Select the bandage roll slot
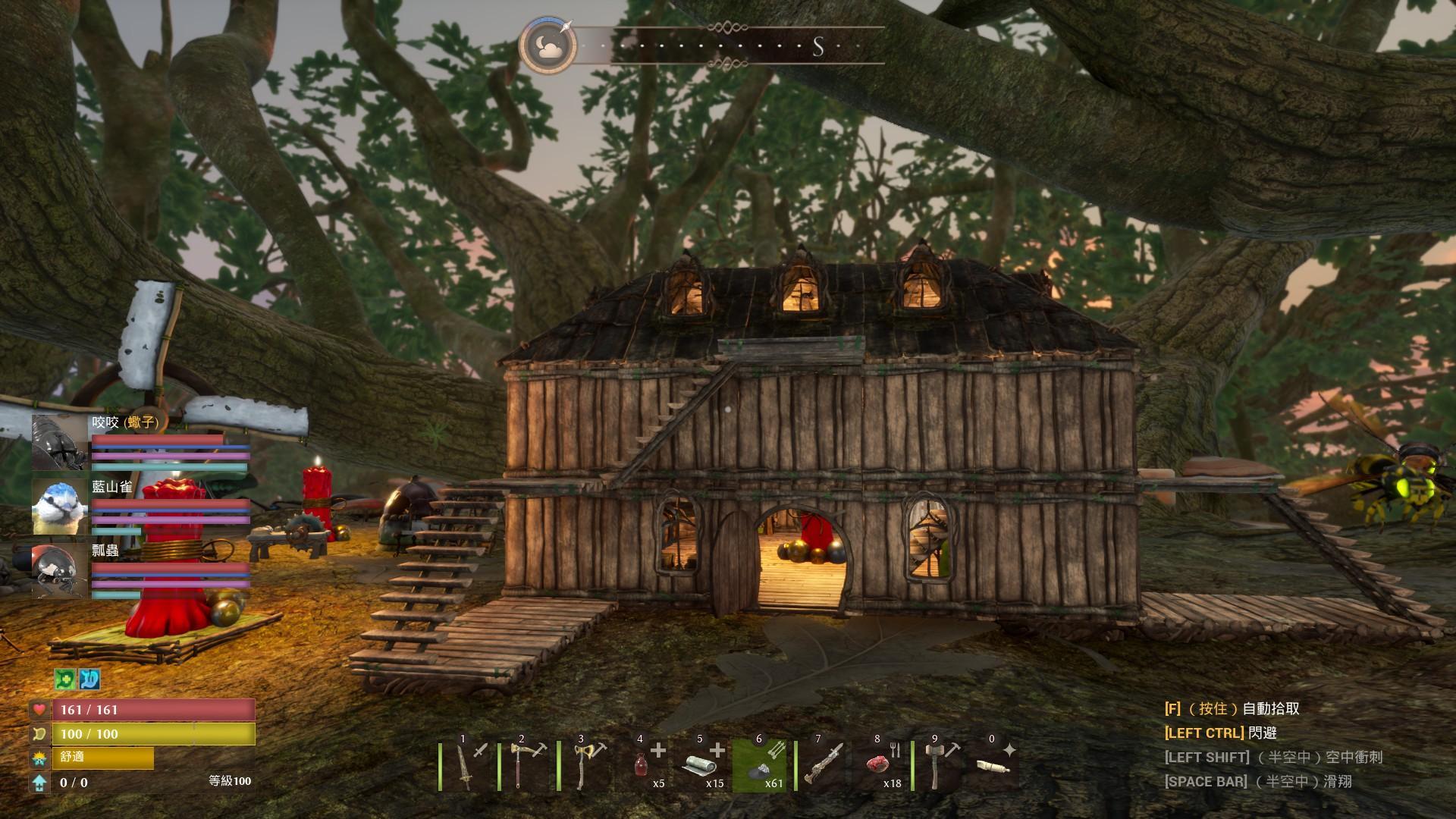This screenshot has width=1456, height=819. point(702,766)
